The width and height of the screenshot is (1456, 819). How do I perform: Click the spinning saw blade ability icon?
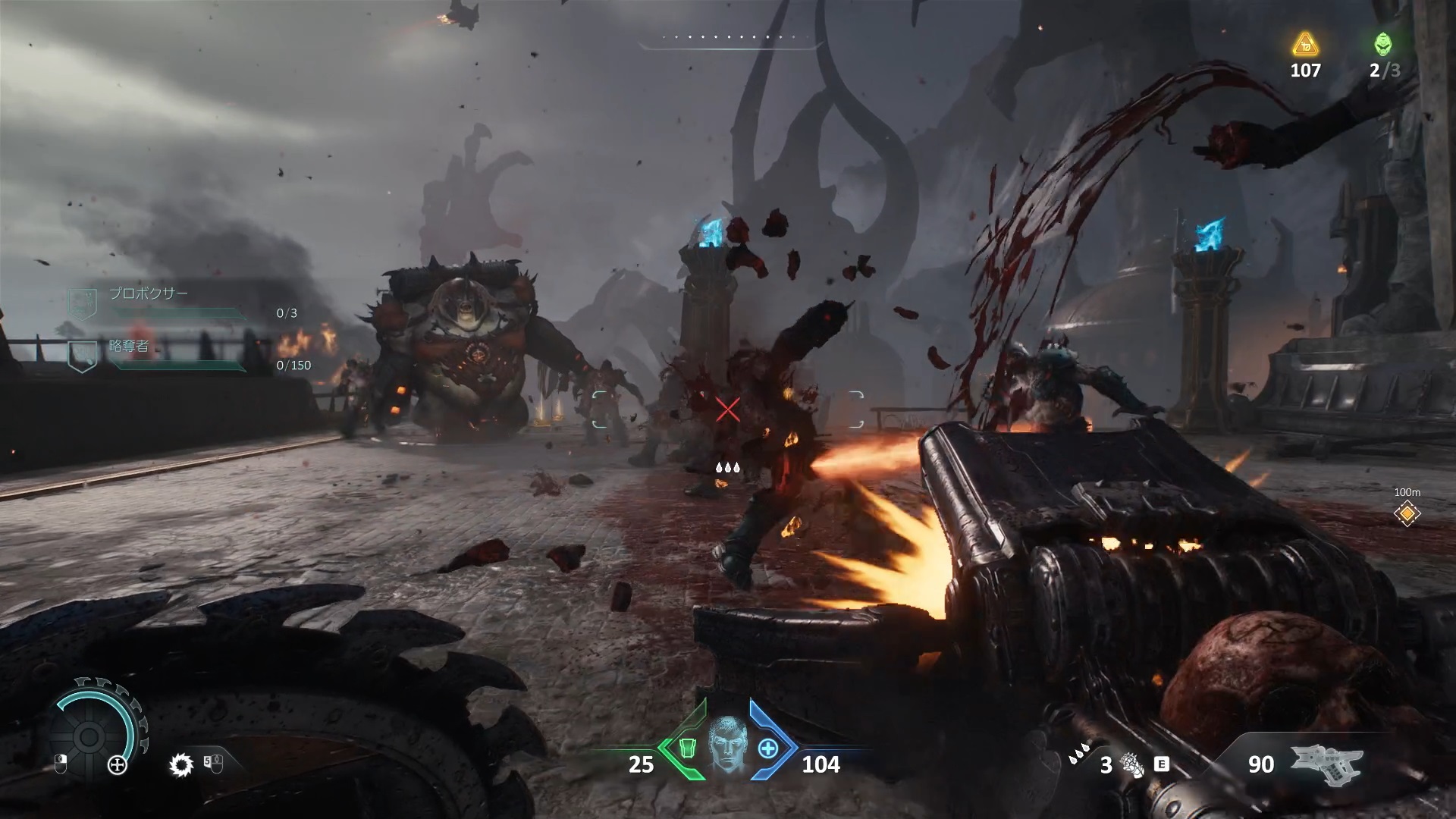pos(181,765)
